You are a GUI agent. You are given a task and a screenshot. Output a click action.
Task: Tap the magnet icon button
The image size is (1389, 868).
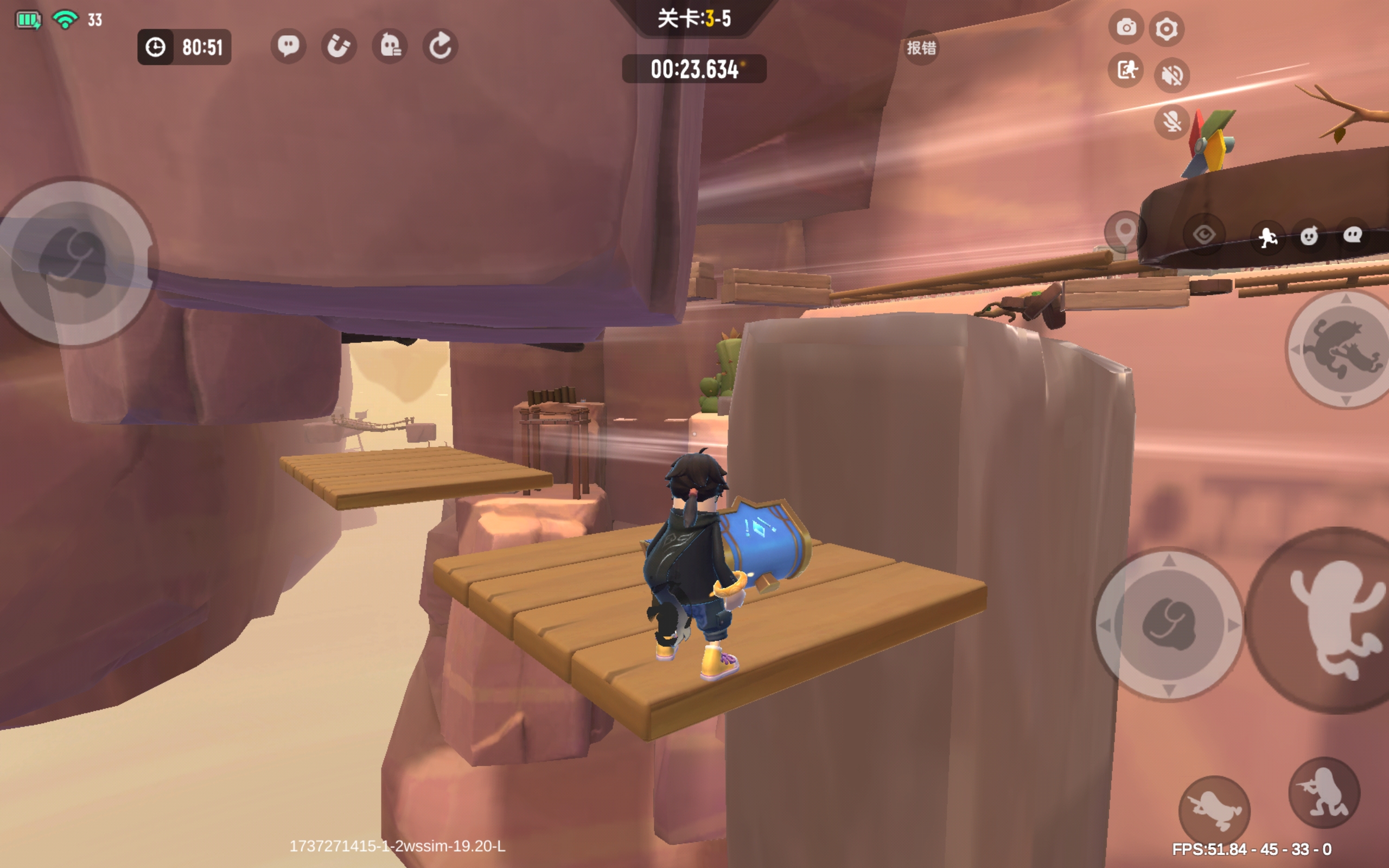click(x=339, y=46)
